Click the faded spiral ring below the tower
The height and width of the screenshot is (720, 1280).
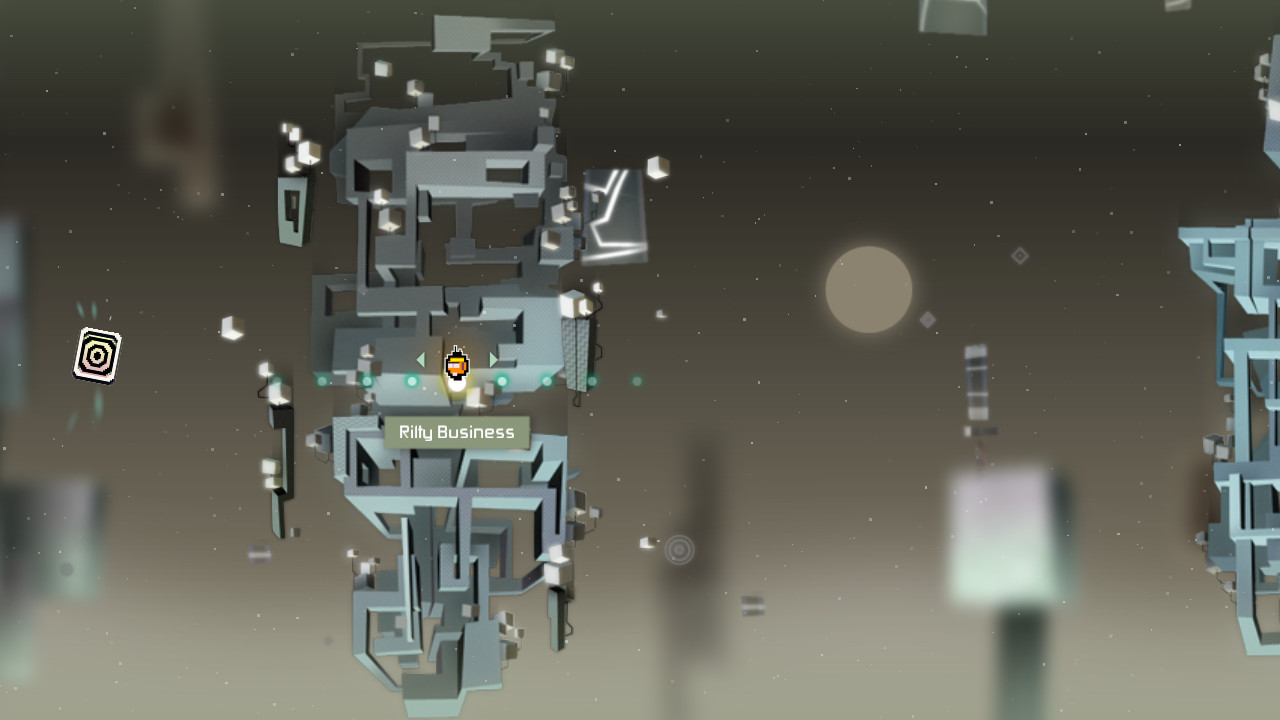click(x=681, y=549)
